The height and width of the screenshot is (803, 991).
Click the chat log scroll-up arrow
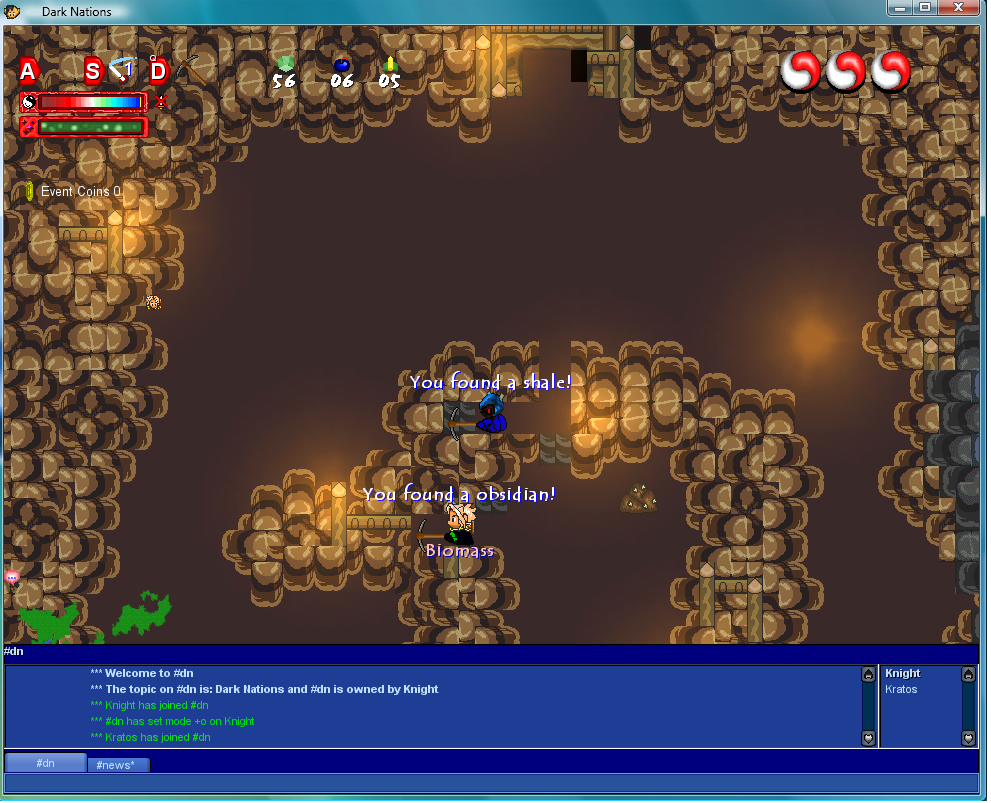[x=868, y=675]
